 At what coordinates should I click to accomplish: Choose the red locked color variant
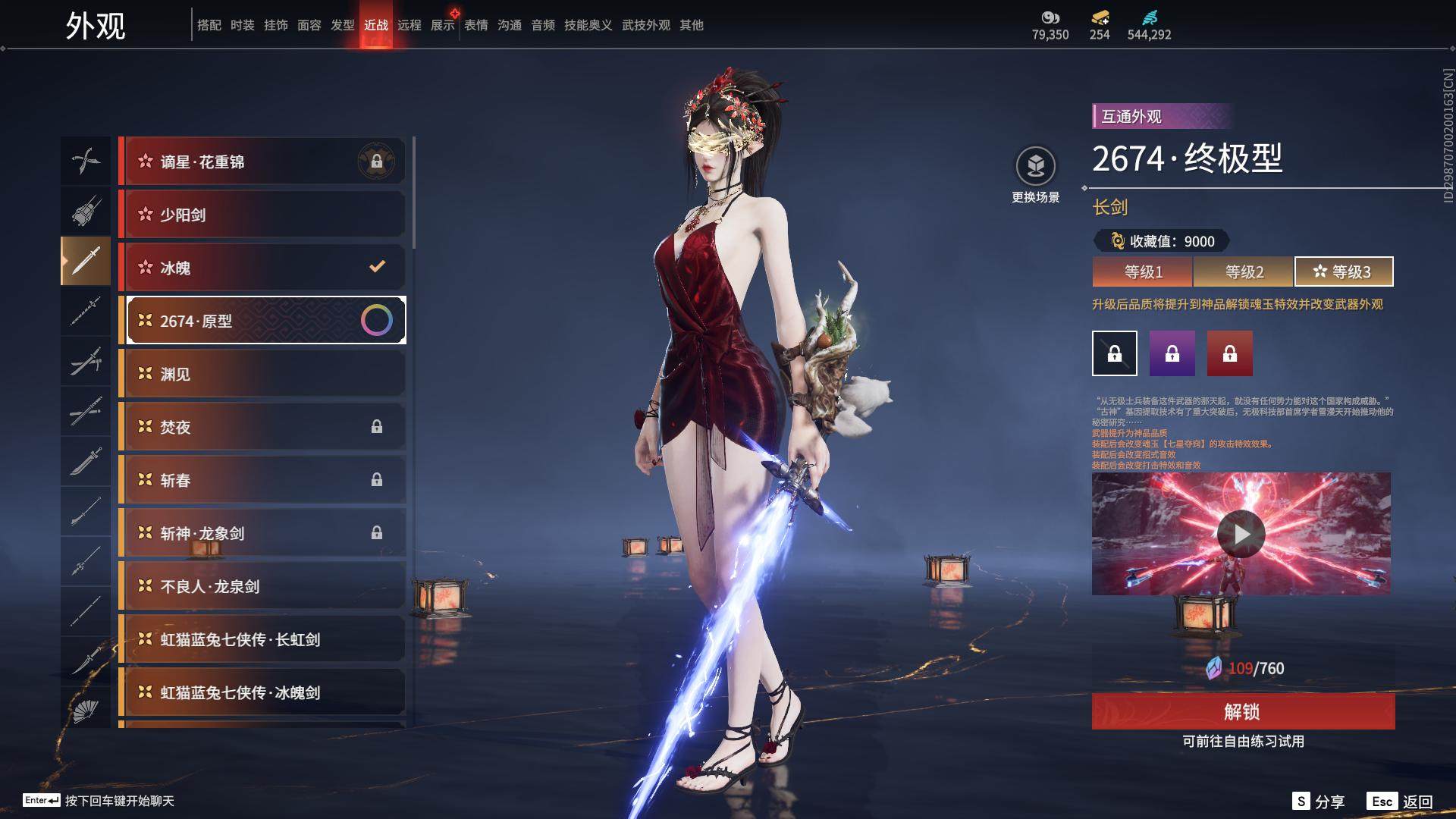1230,353
